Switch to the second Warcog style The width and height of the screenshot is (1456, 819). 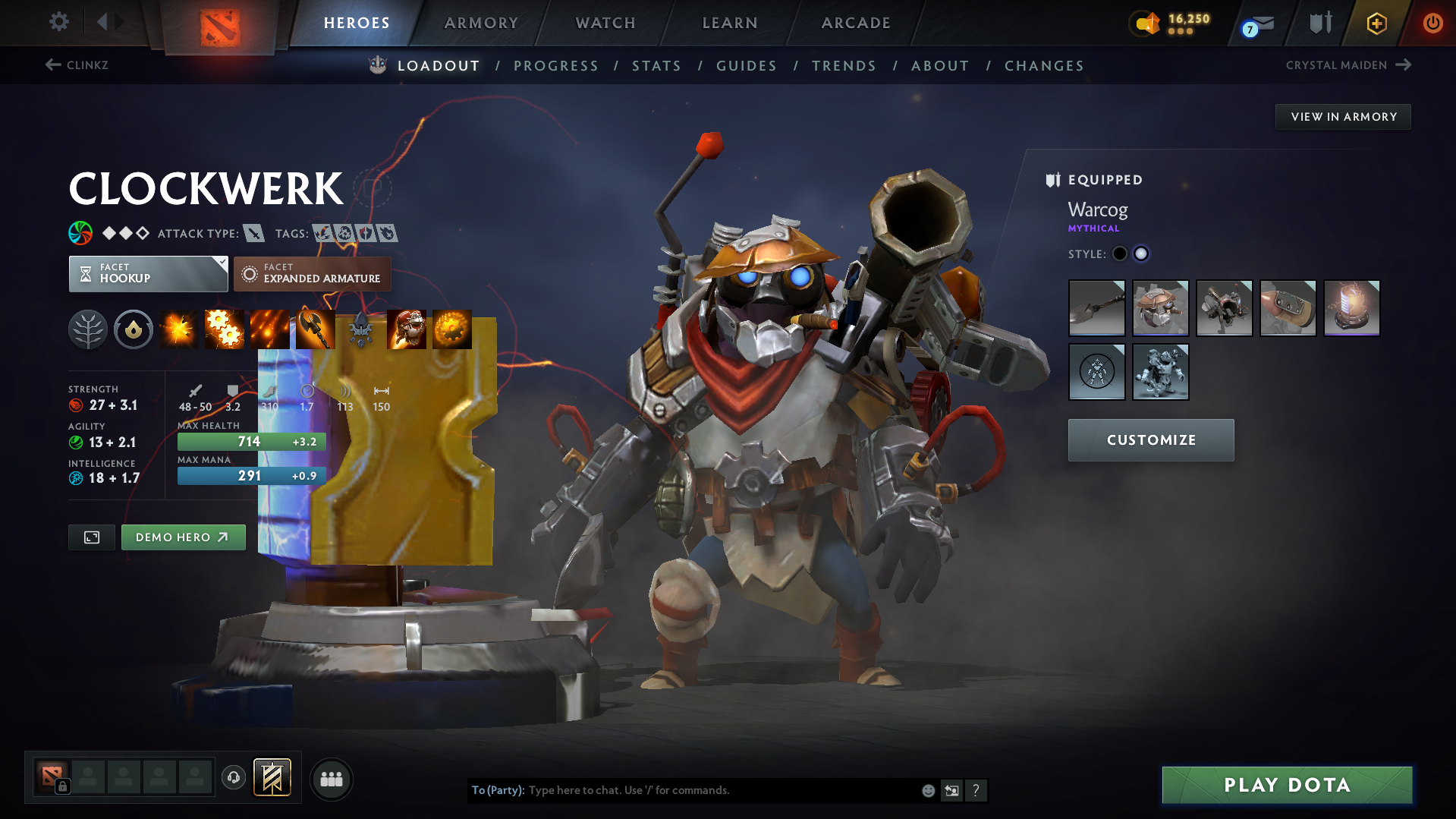click(x=1141, y=254)
